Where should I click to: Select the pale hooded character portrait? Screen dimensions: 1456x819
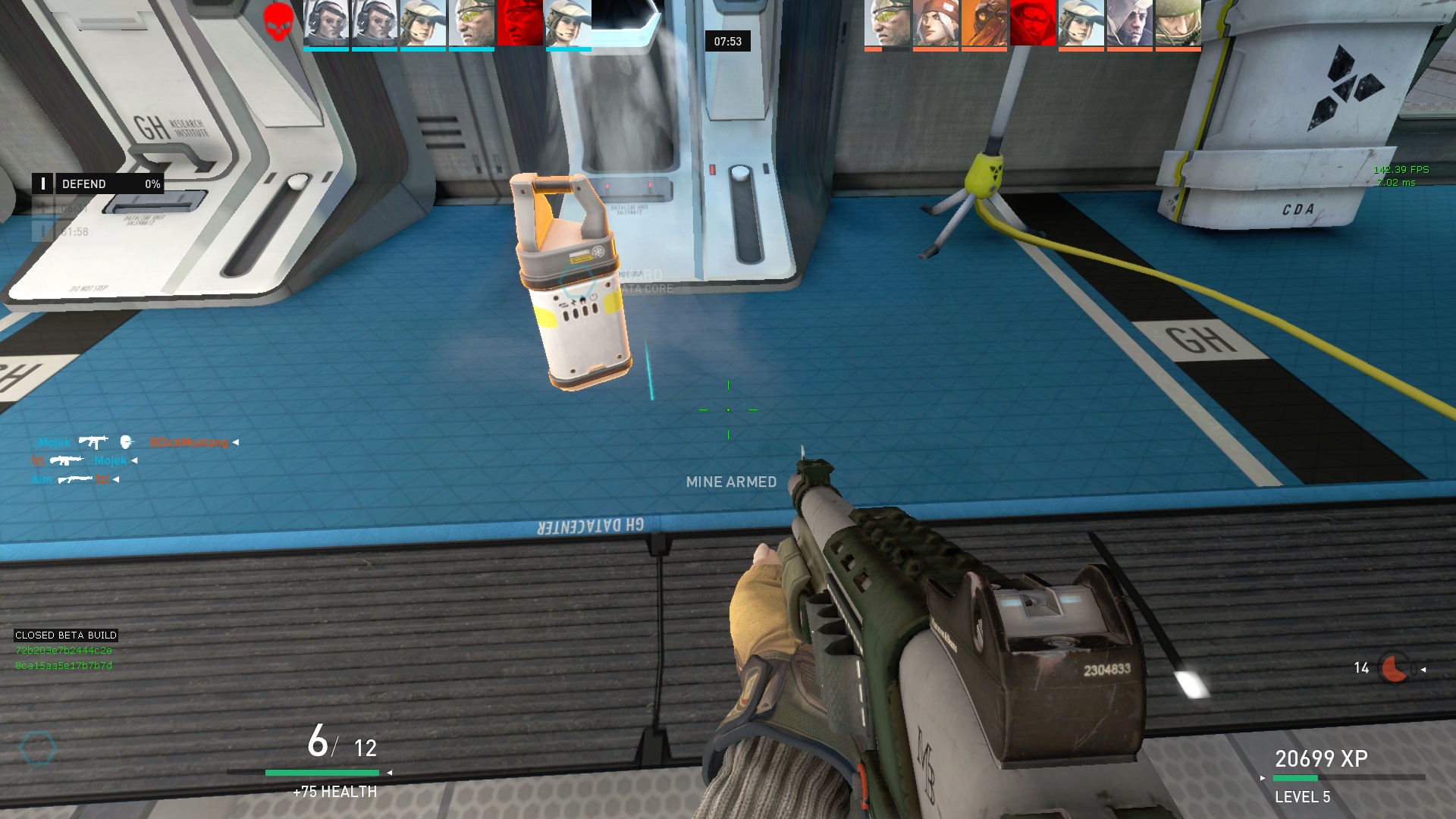(1129, 24)
